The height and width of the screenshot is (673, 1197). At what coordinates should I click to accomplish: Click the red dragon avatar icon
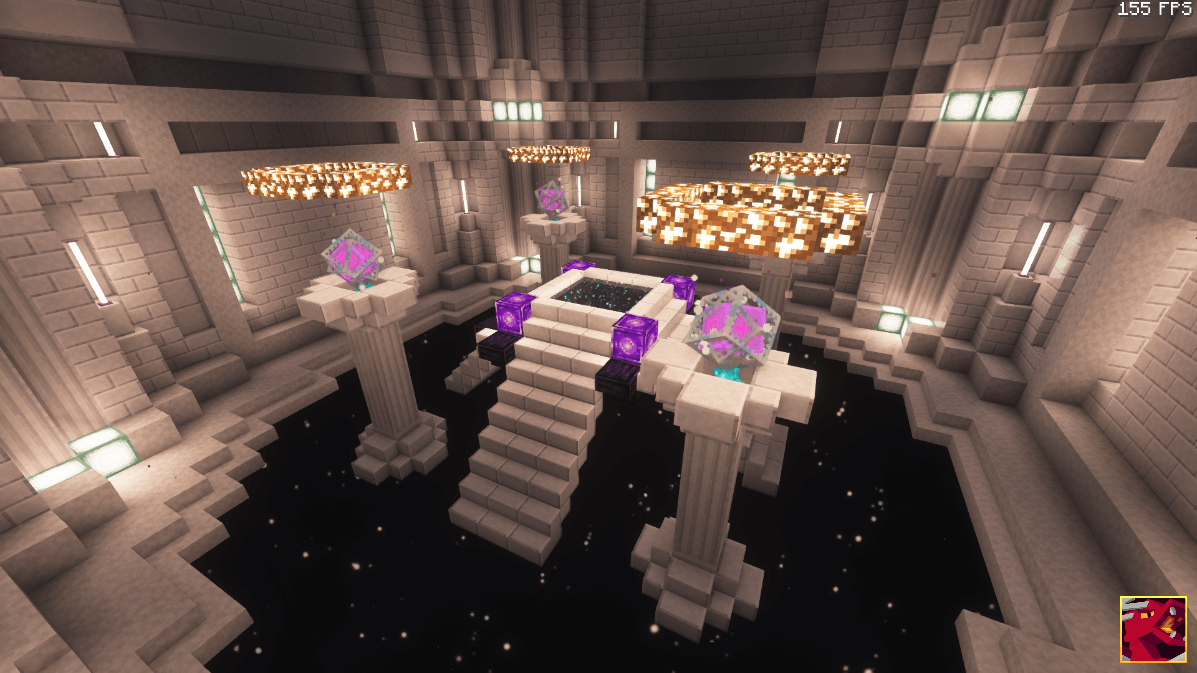click(1153, 629)
